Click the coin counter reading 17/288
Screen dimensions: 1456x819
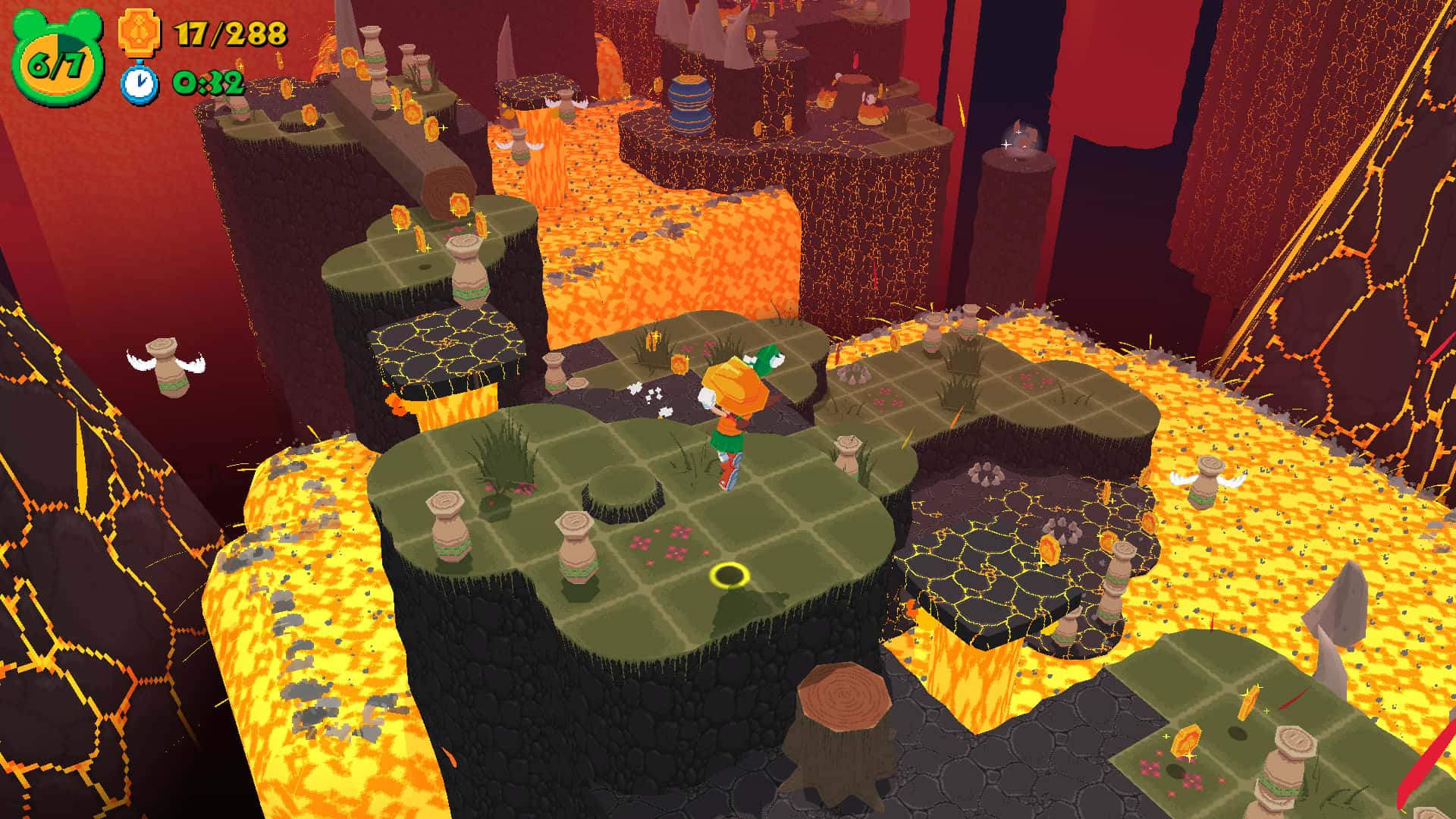pyautogui.click(x=231, y=34)
